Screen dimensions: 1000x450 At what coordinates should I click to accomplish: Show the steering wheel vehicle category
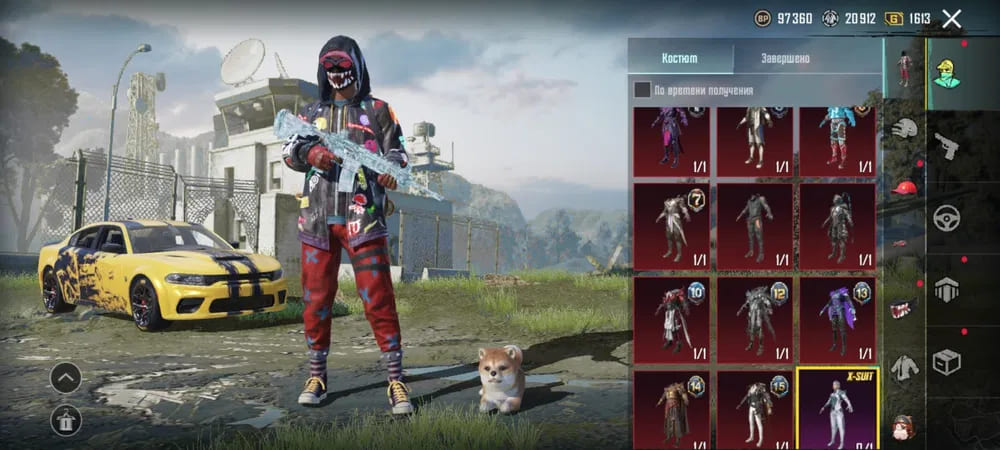(x=946, y=218)
